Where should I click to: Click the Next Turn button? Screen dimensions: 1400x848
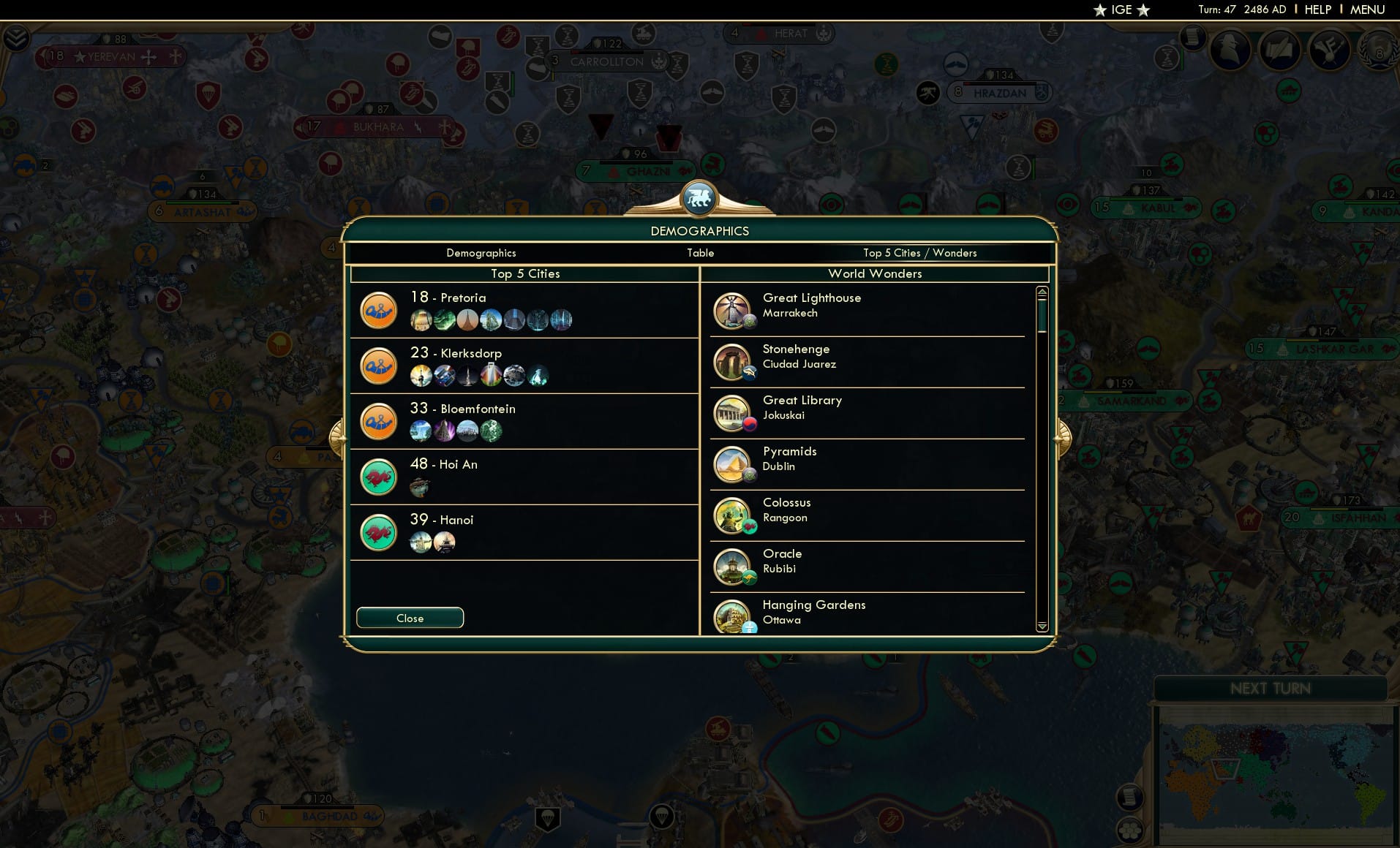[1271, 688]
